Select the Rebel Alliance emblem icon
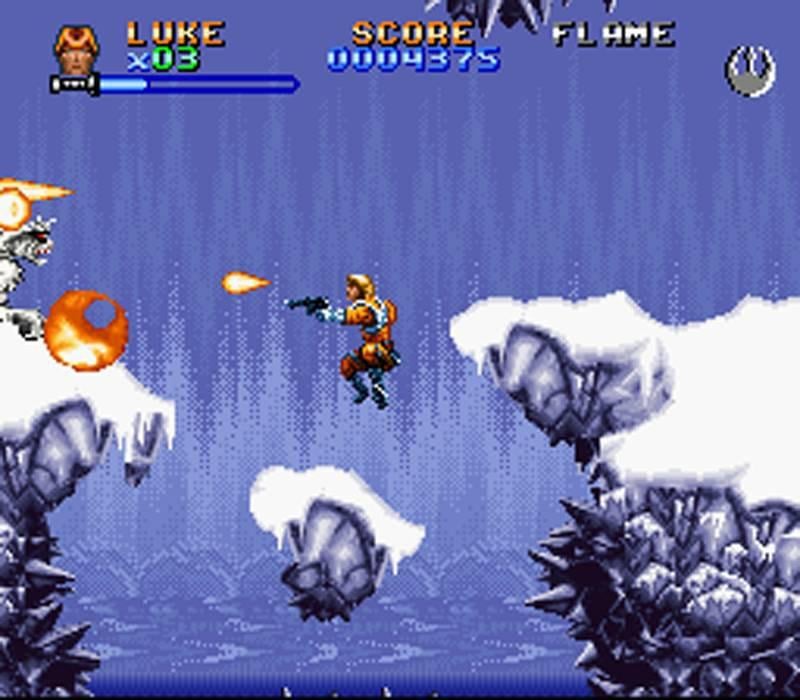 (x=749, y=73)
